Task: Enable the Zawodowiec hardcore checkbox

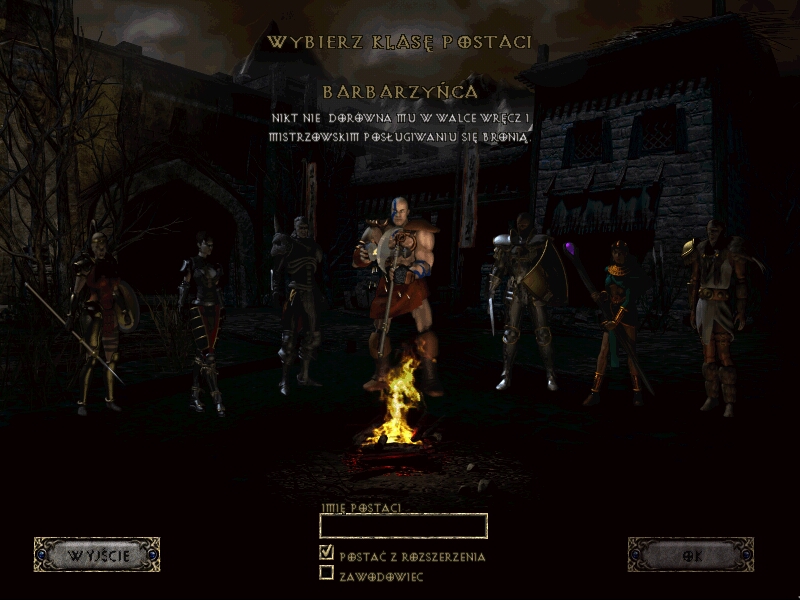Action: [326, 573]
